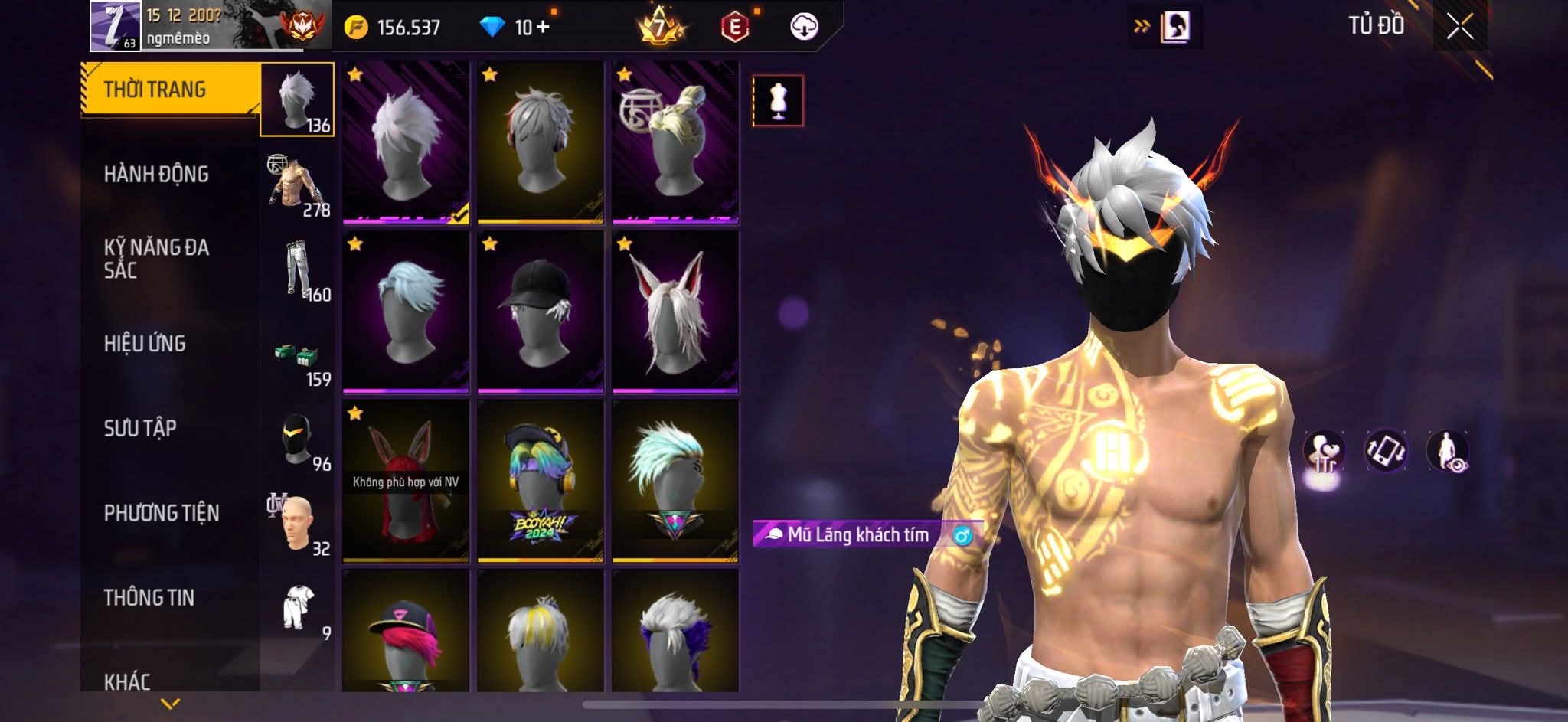Screen dimensions: 1568x722
Task: Open the Hành Động category
Action: click(x=156, y=175)
